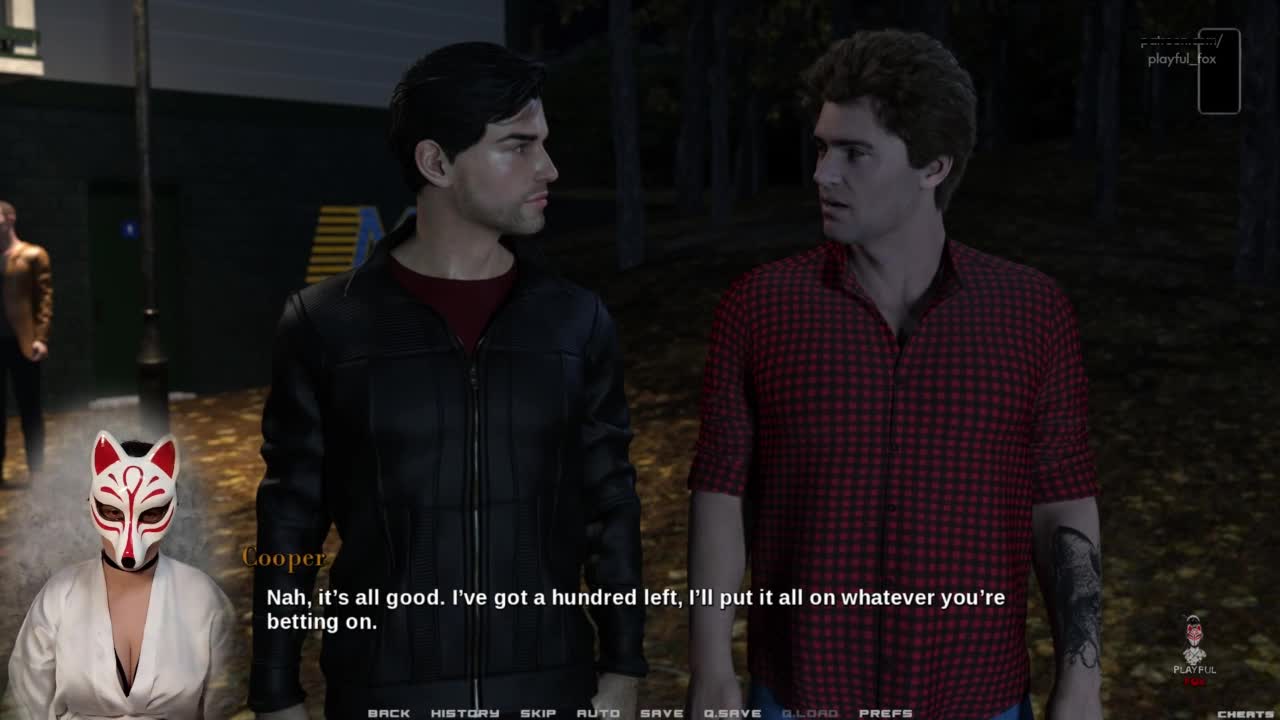The width and height of the screenshot is (1280, 720).
Task: Open the dialogue History log
Action: (x=465, y=713)
